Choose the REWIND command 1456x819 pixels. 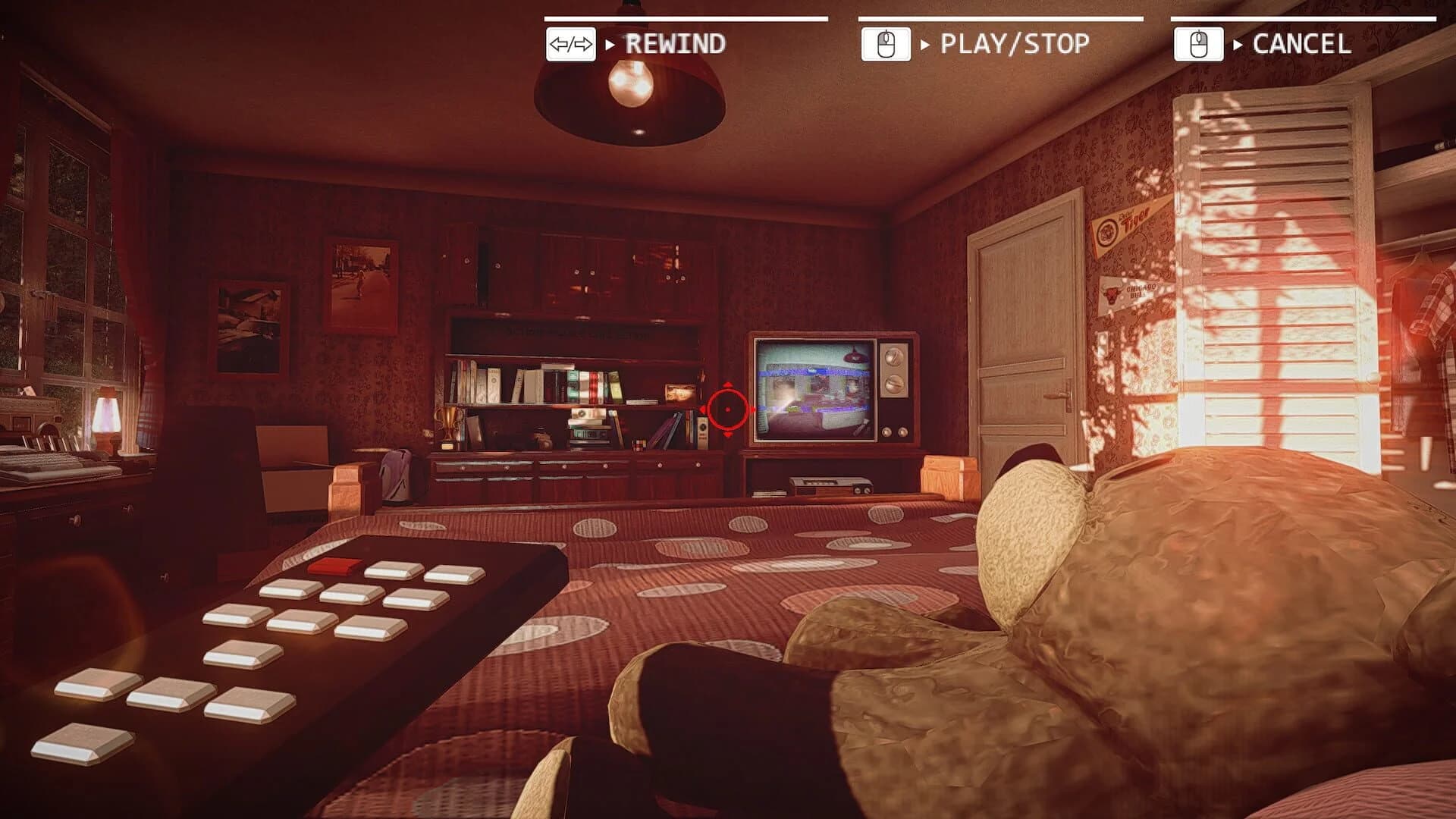(673, 44)
